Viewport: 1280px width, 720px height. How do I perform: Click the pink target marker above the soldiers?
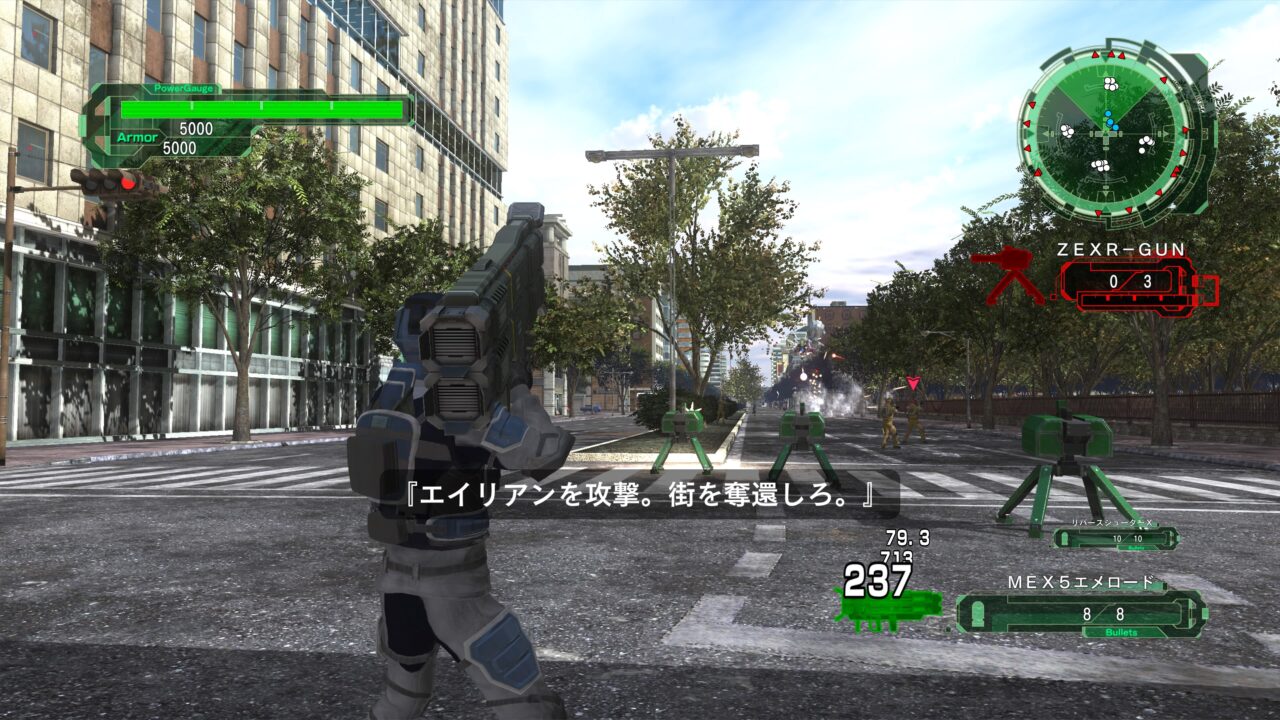[914, 380]
